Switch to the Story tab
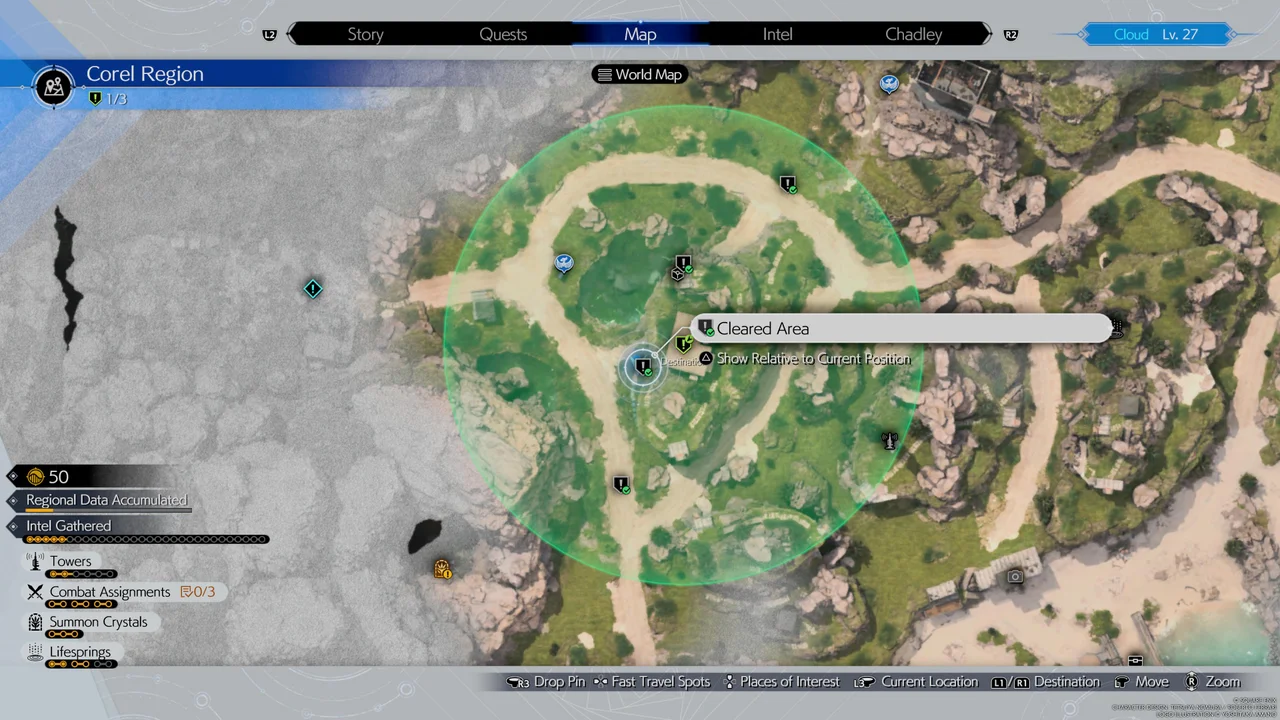Image resolution: width=1280 pixels, height=720 pixels. click(x=365, y=34)
